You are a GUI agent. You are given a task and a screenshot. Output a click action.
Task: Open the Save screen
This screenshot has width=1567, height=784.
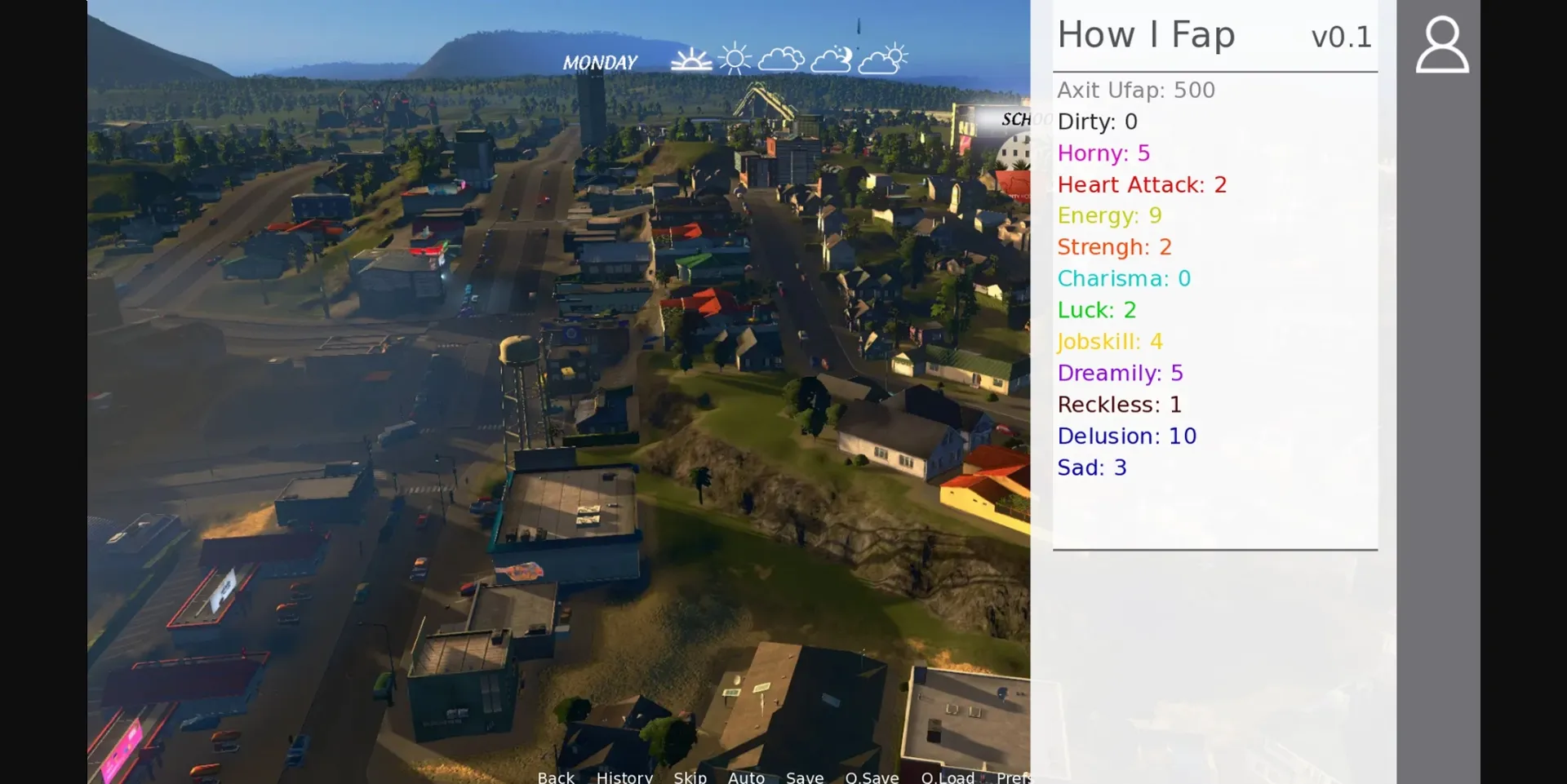pos(805,777)
